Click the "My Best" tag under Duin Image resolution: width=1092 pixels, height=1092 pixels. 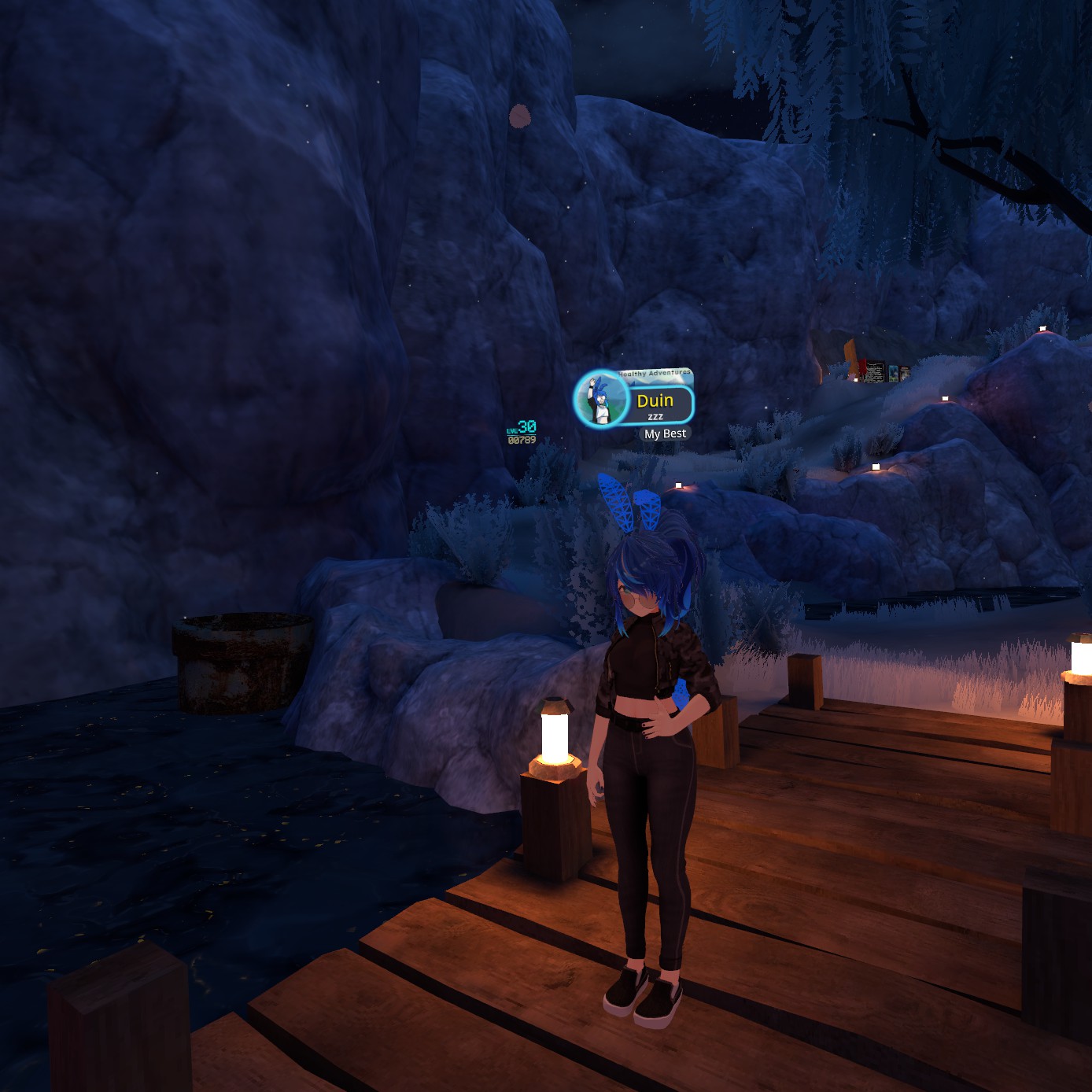click(665, 433)
